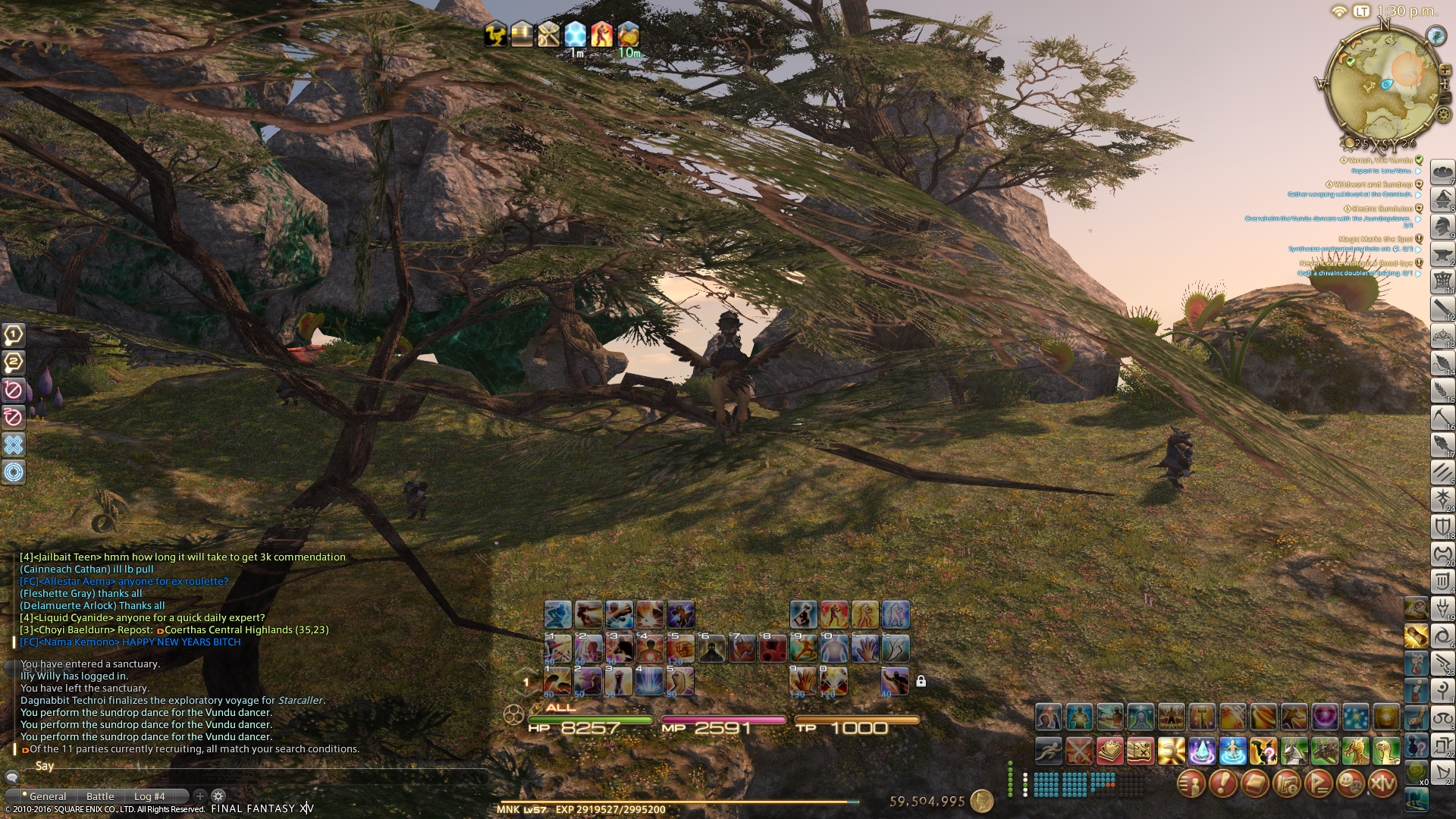Add a new chat tab with plus button
The height and width of the screenshot is (819, 1456).
tap(200, 796)
